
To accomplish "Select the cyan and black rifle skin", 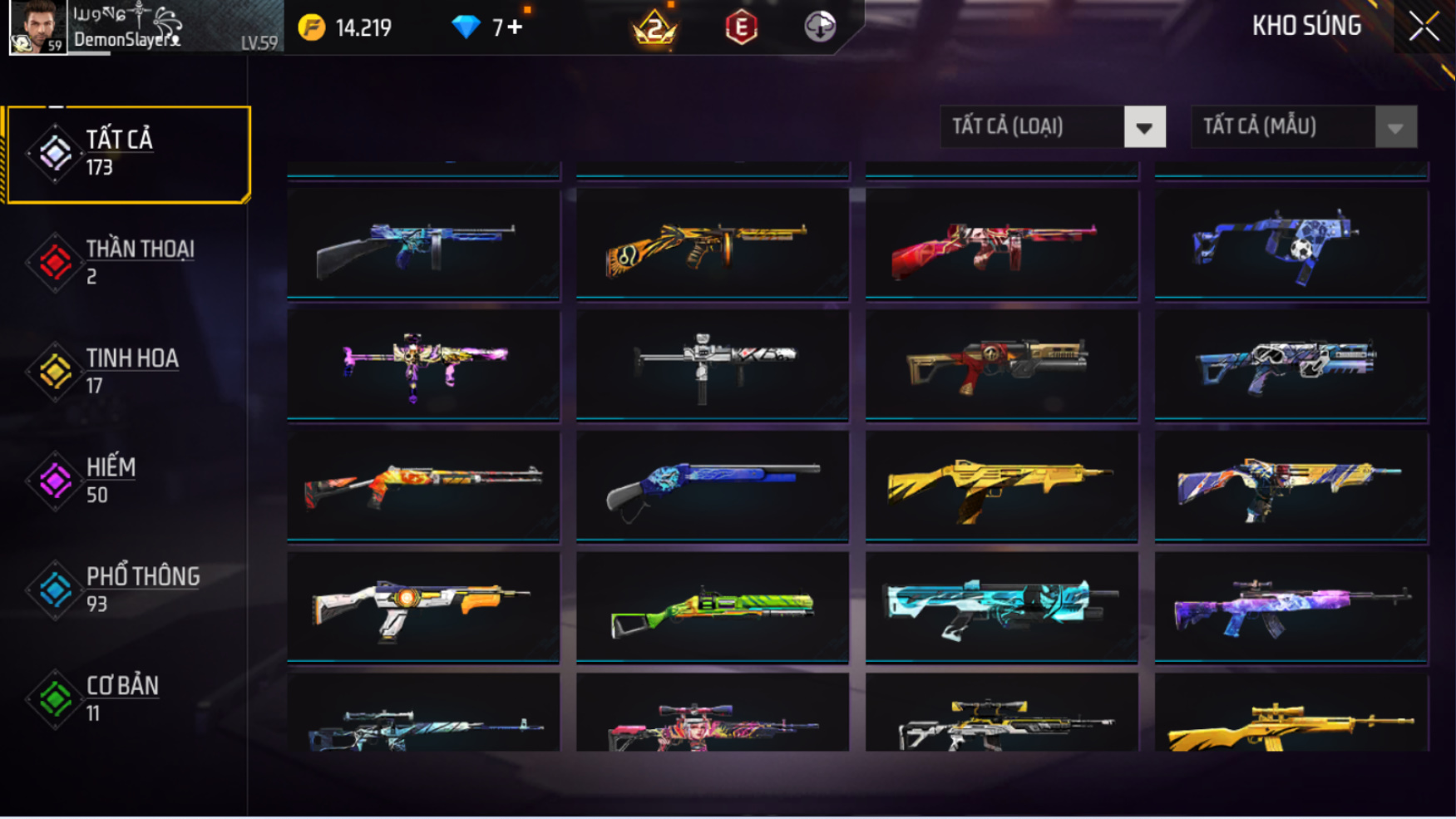I will (x=1001, y=607).
